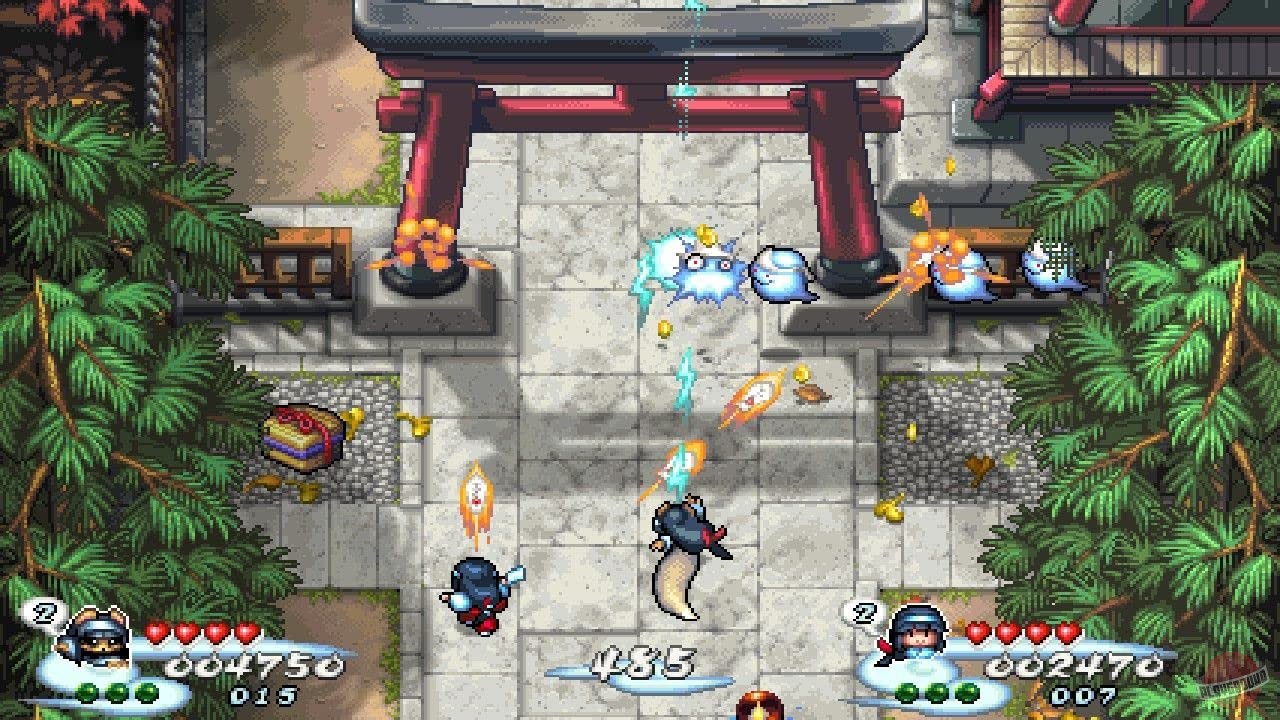
Task: Click the lightning bolt effect above the player
Action: click(685, 385)
